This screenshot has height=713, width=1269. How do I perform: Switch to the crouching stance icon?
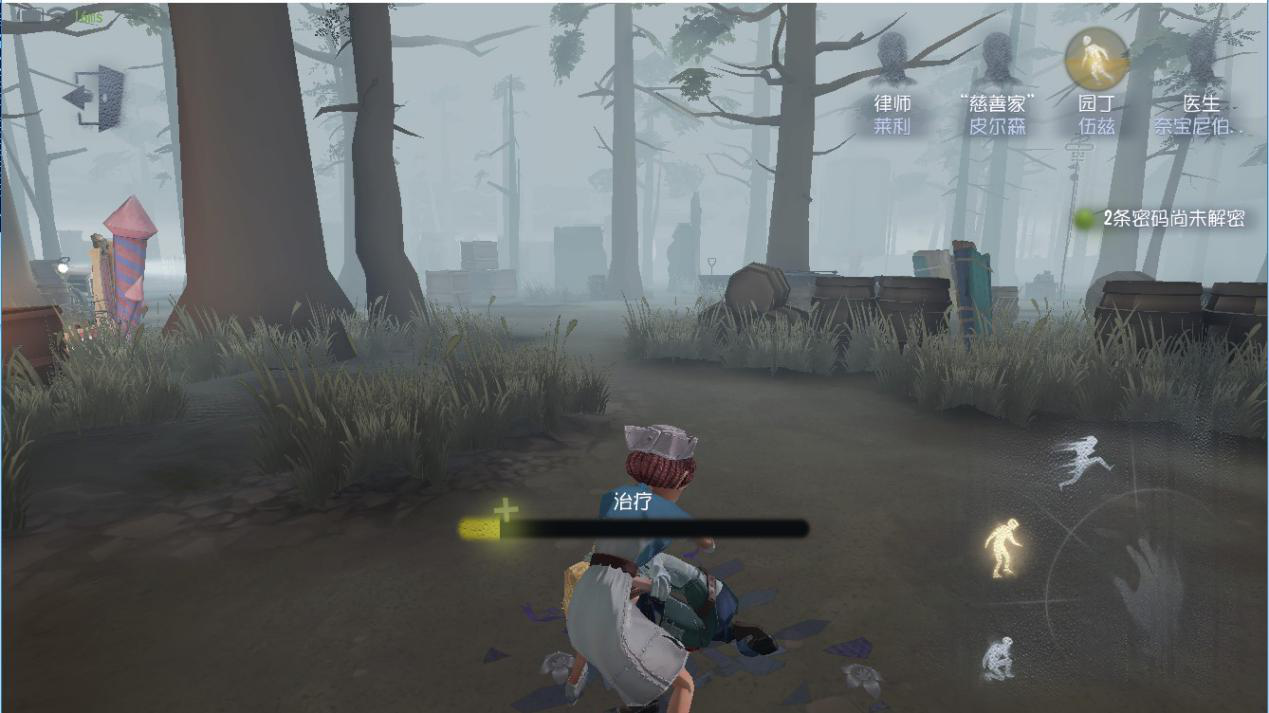pos(997,658)
